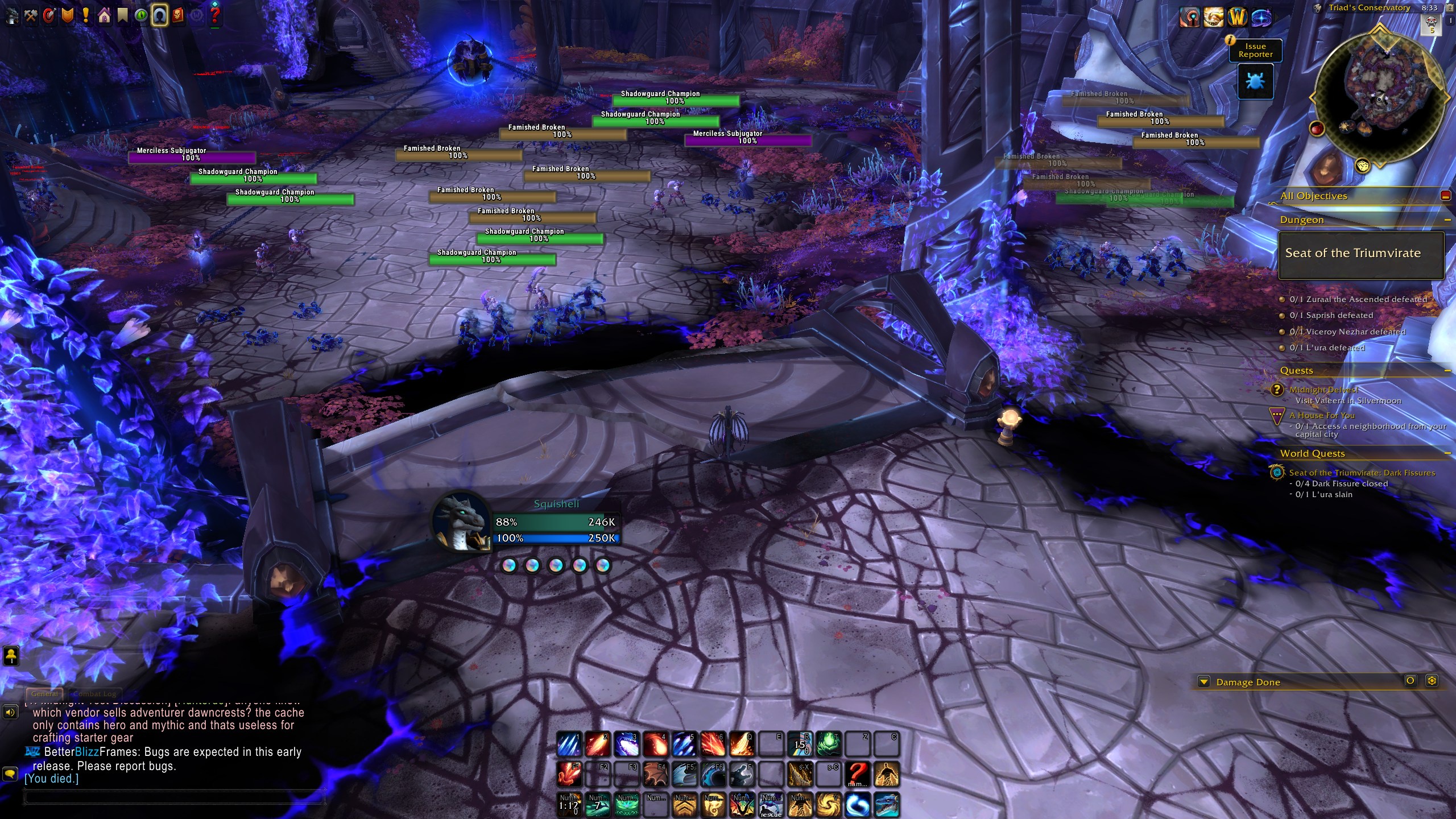Open the Adventure Guide green eye icon

[x=140, y=16]
